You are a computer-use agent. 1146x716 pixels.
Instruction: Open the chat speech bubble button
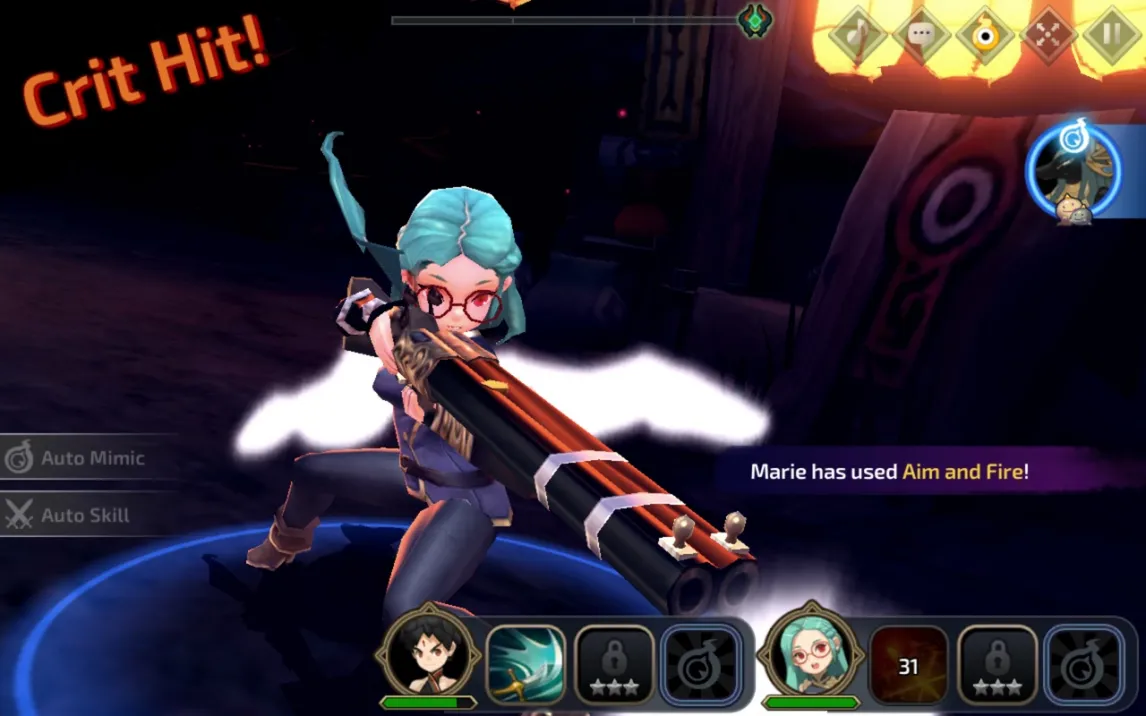(921, 36)
